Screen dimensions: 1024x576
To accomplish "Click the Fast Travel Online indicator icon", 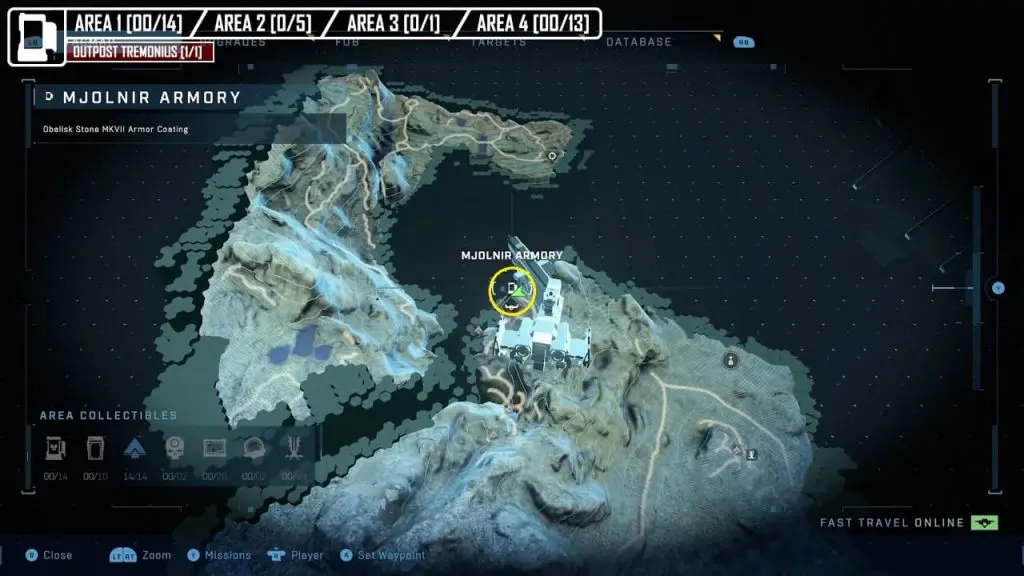I will click(984, 523).
